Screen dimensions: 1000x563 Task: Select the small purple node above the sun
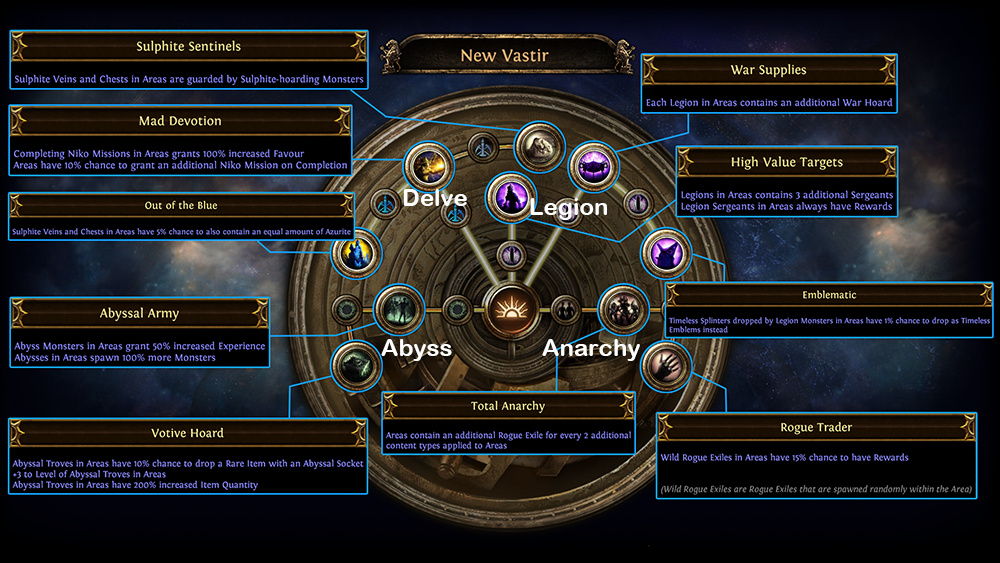(x=510, y=255)
